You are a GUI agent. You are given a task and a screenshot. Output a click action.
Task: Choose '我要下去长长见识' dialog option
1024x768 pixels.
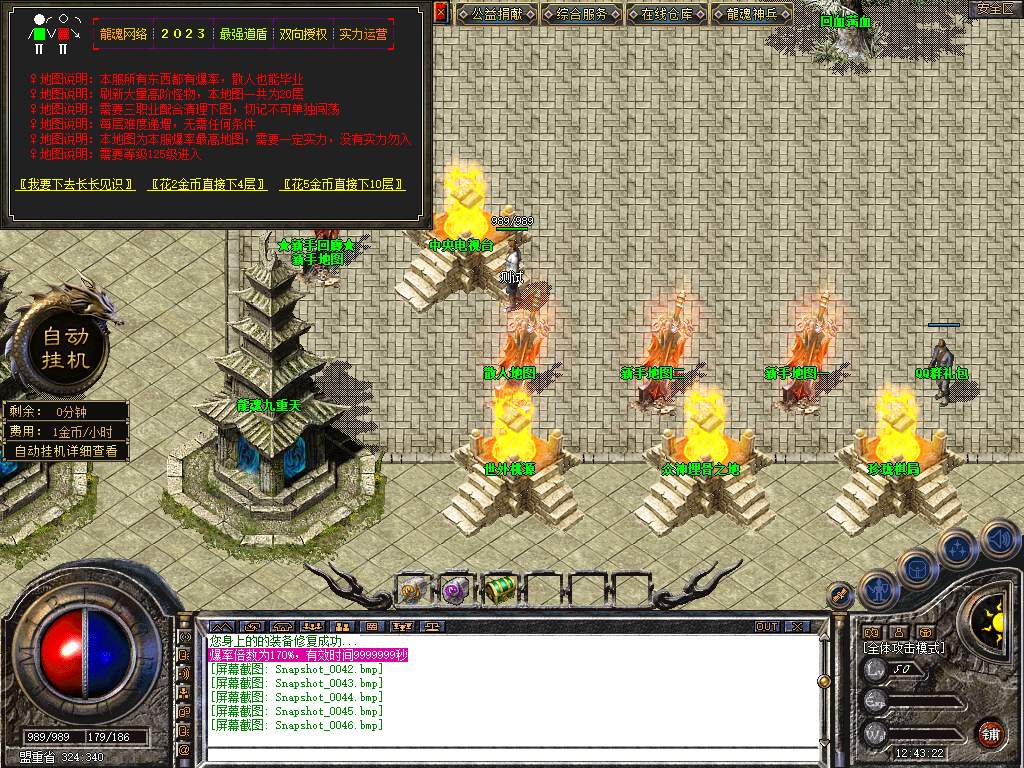(x=77, y=185)
